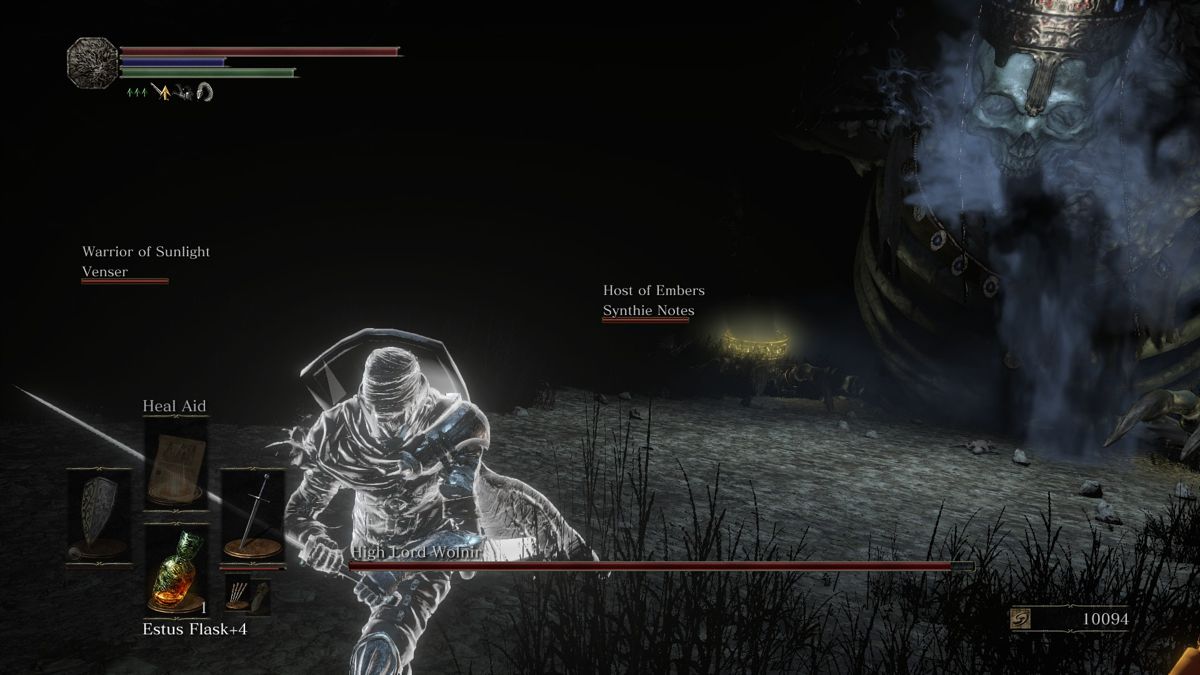Select the left-hand shield slot
1200x675 pixels.
click(x=99, y=517)
